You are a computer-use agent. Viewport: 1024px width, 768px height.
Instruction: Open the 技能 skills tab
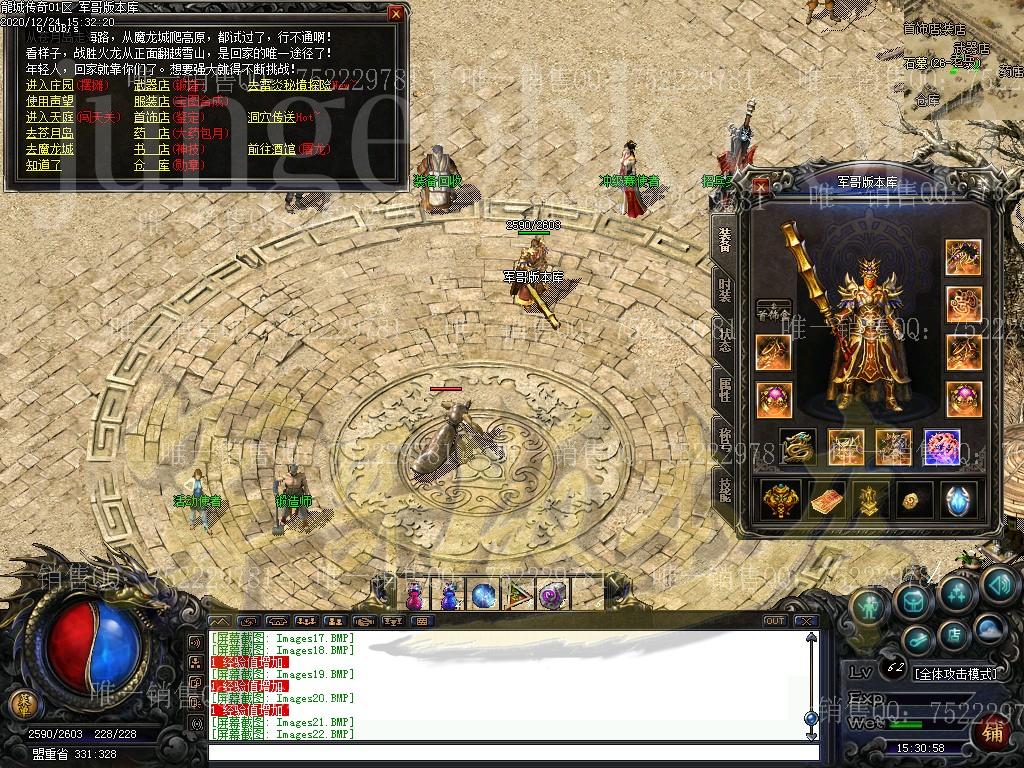point(724,488)
